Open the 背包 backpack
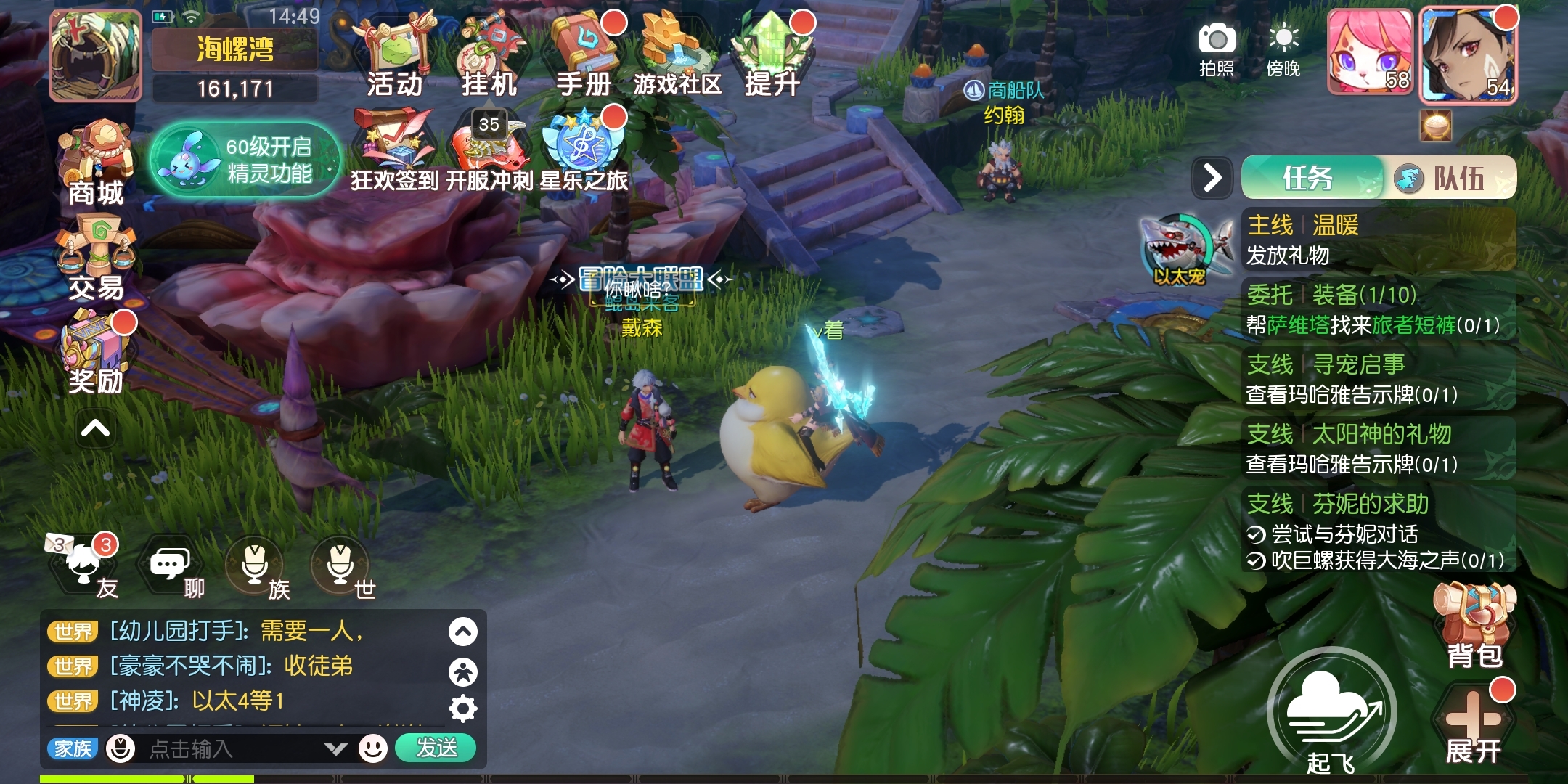Screen dimensions: 1568x784 point(1474,626)
